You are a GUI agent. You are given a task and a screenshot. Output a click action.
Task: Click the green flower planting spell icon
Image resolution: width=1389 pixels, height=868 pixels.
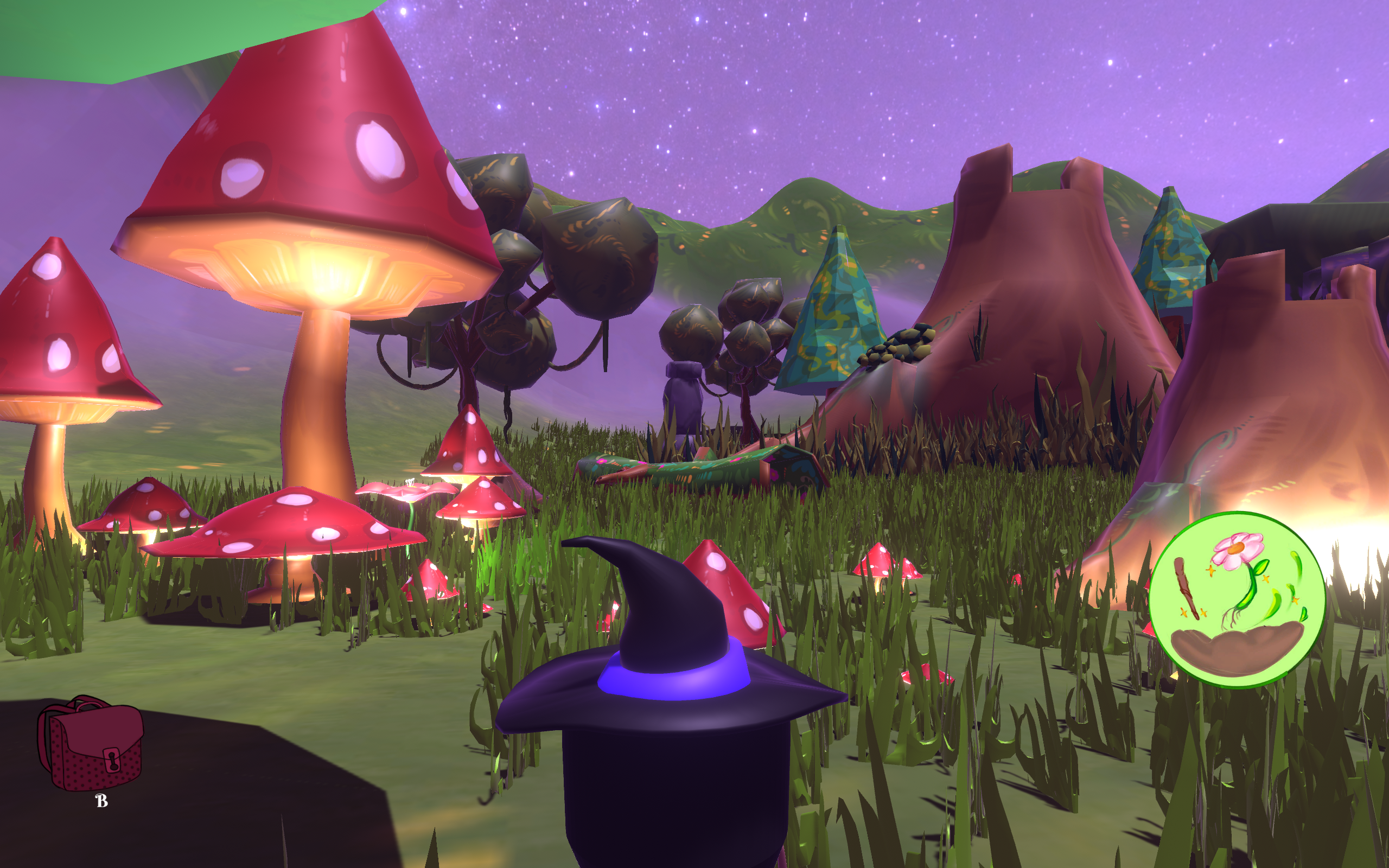pos(1237,599)
